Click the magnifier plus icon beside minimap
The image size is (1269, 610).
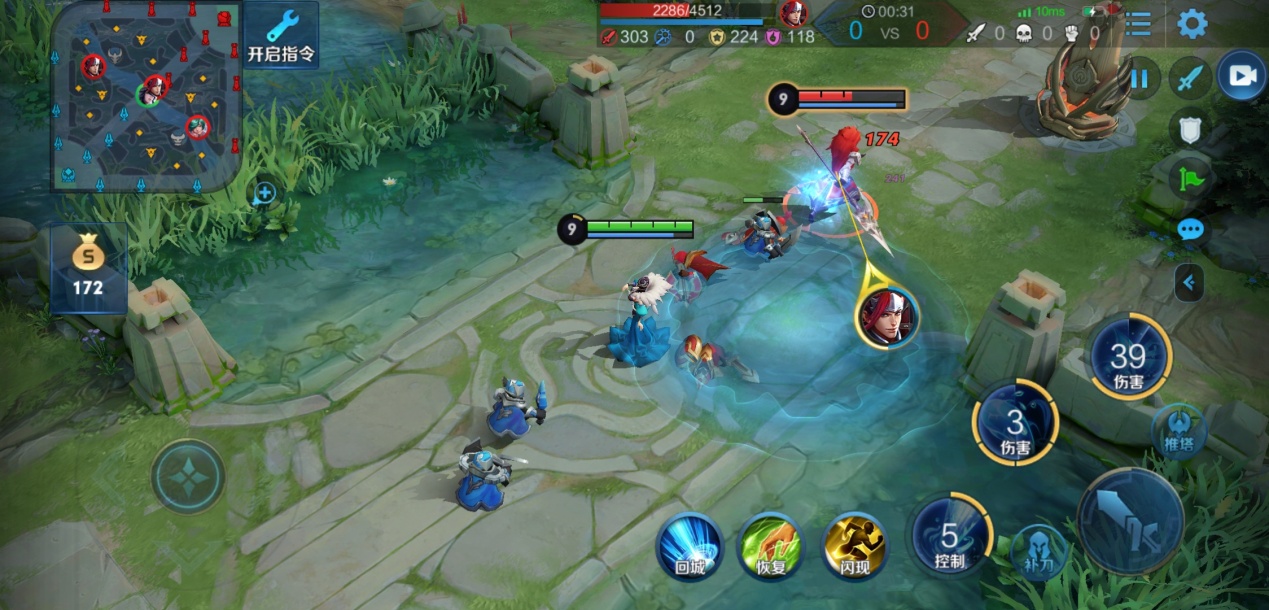click(x=265, y=192)
